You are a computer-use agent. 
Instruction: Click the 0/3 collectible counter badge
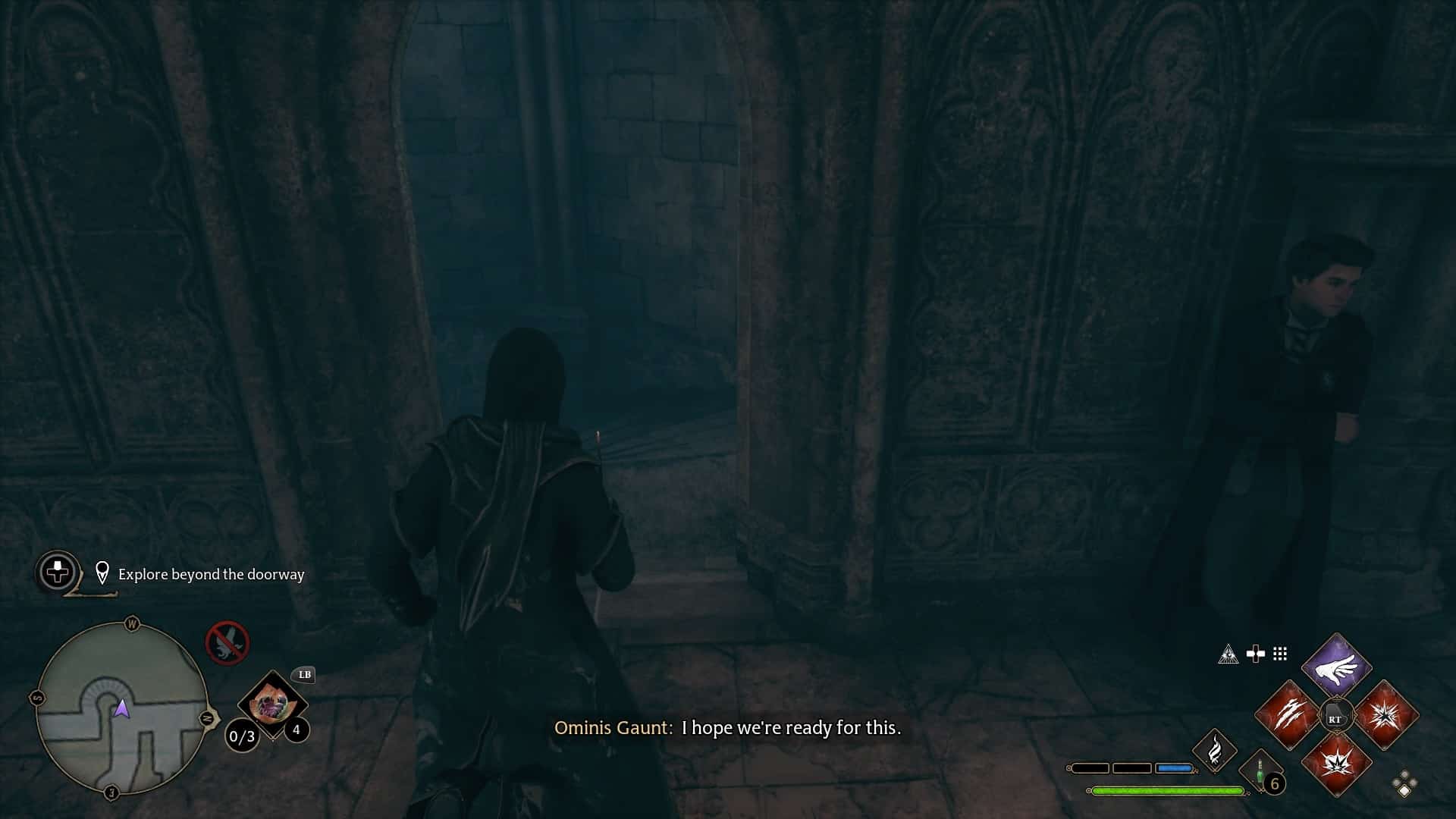241,737
